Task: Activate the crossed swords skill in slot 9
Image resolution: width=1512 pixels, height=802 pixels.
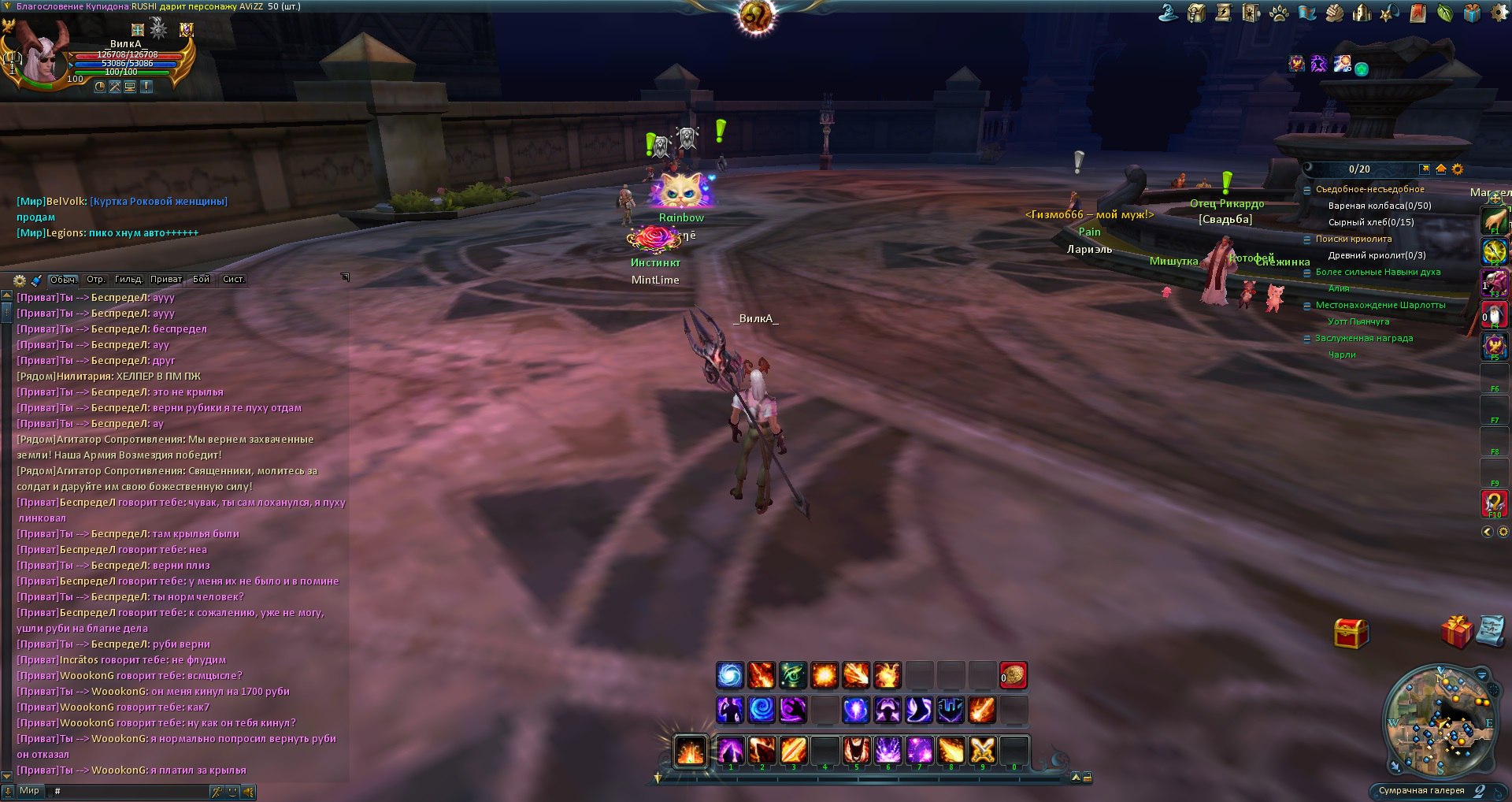Action: coord(982,750)
